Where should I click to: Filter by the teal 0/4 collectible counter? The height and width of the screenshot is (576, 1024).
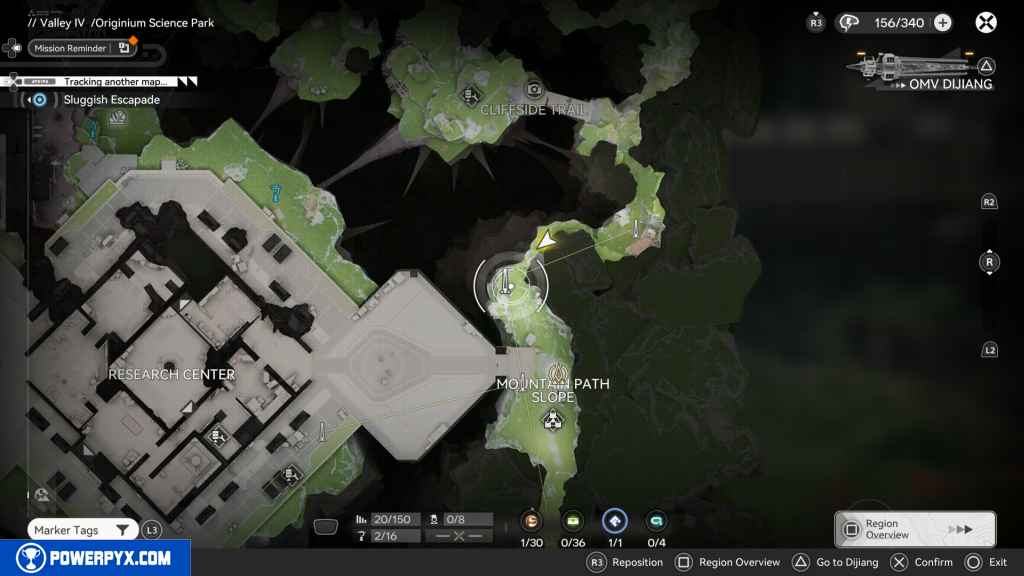click(x=656, y=521)
